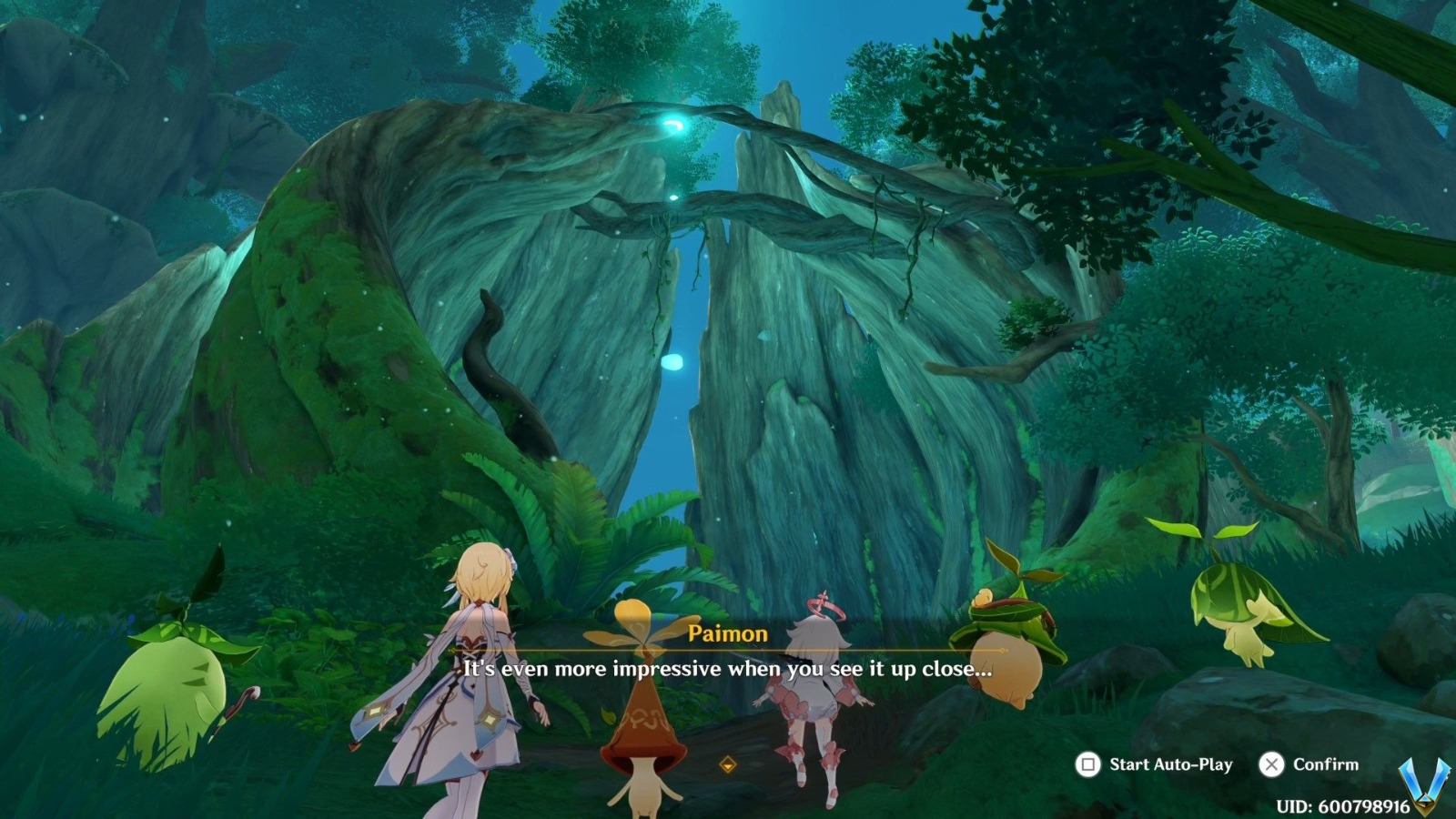Expand the dialogue by clicking its text line

click(728, 669)
